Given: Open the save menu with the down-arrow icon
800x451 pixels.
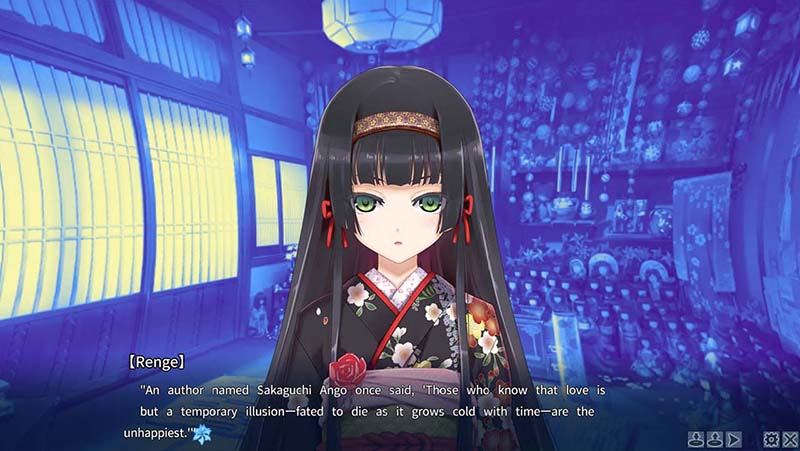Looking at the screenshot, I should pyautogui.click(x=697, y=438).
